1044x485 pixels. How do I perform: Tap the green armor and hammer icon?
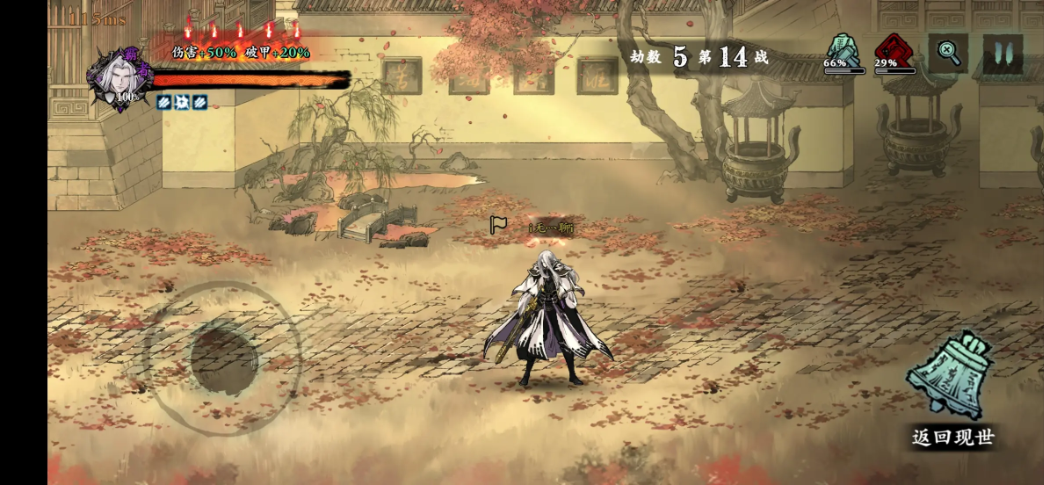click(x=843, y=50)
